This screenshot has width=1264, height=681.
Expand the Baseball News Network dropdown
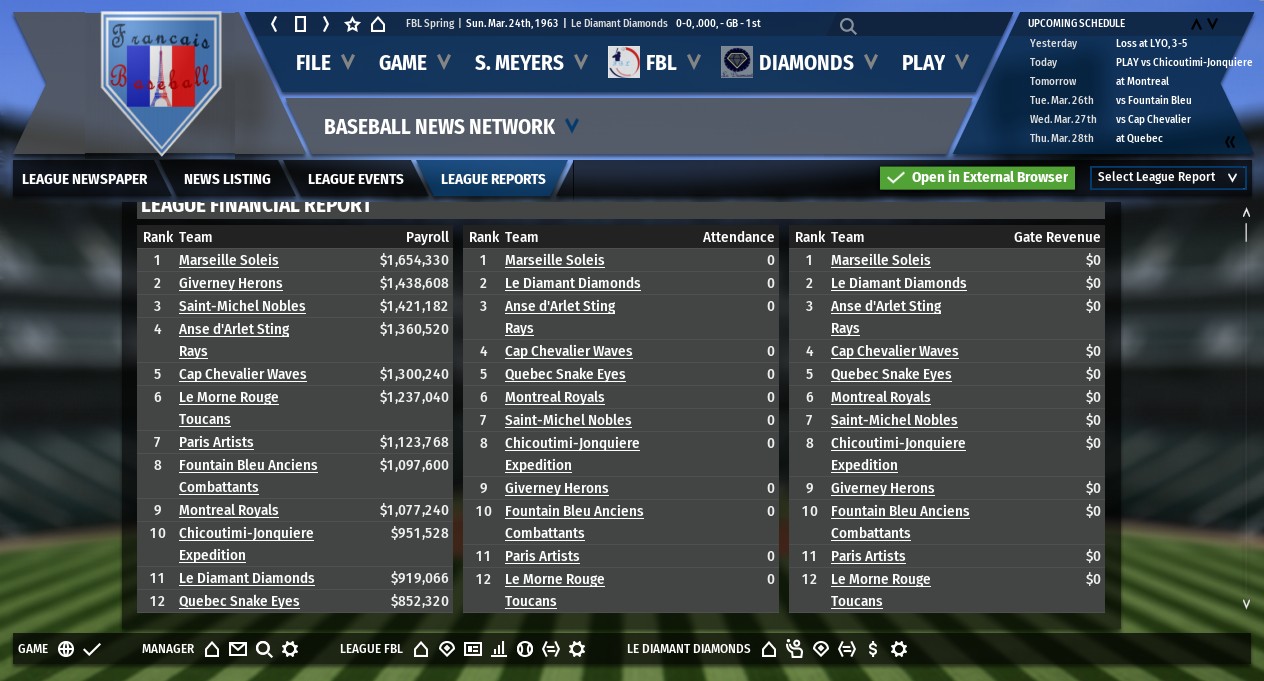(571, 126)
